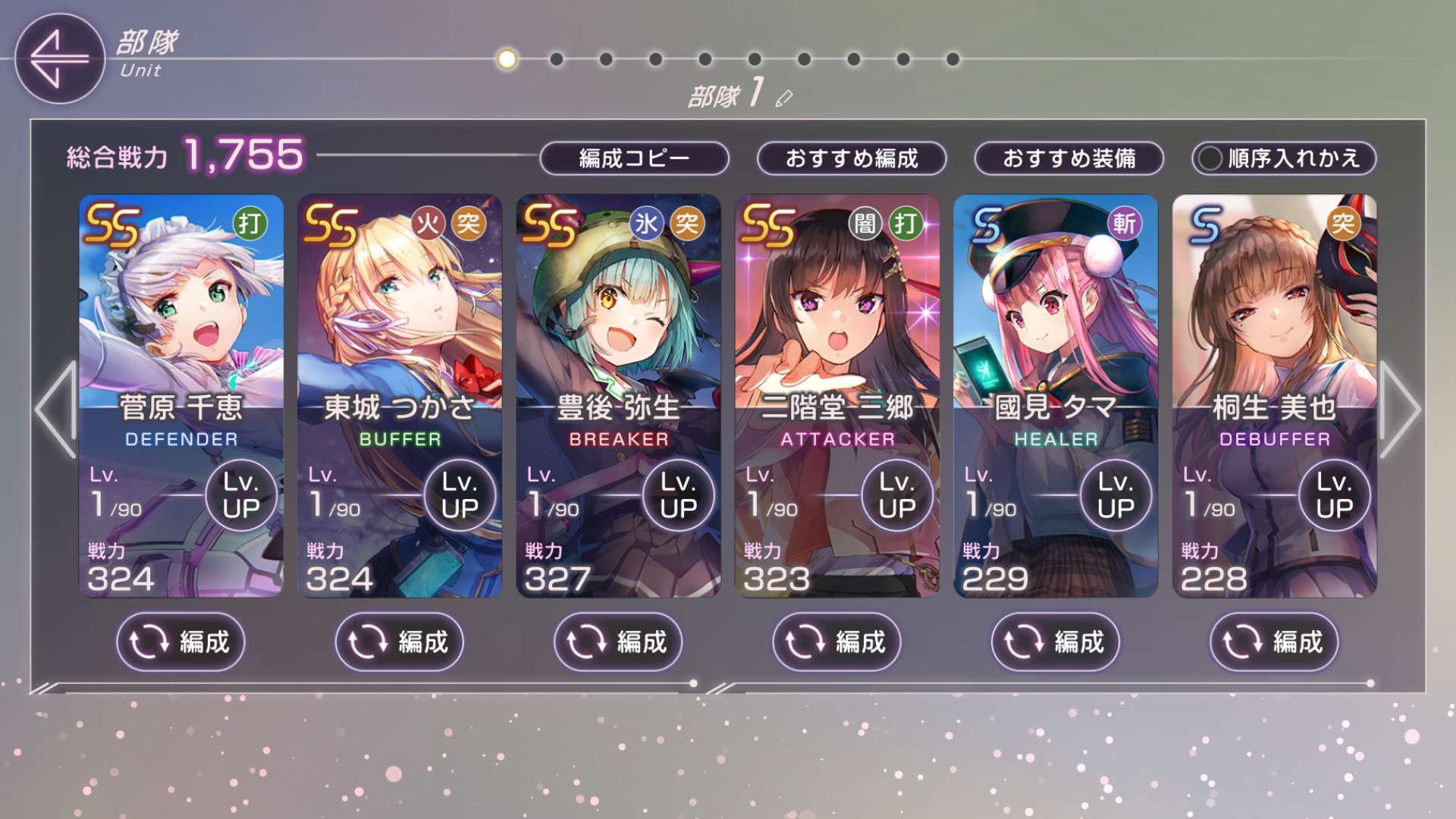Screen dimensions: 1456x819
Task: Show the previous unit with left arrow
Action: 56,409
